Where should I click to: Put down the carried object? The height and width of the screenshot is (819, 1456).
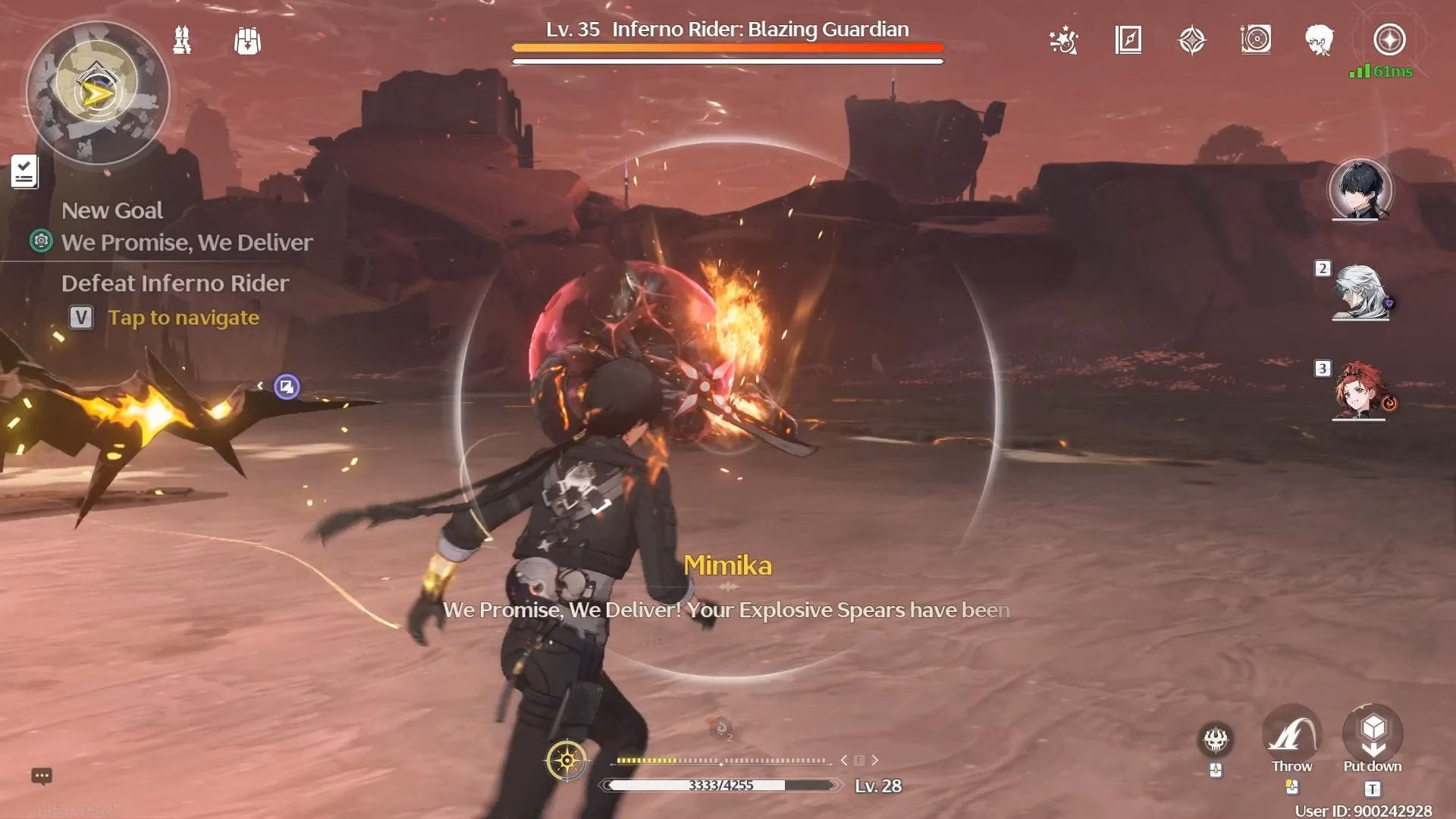tap(1373, 734)
